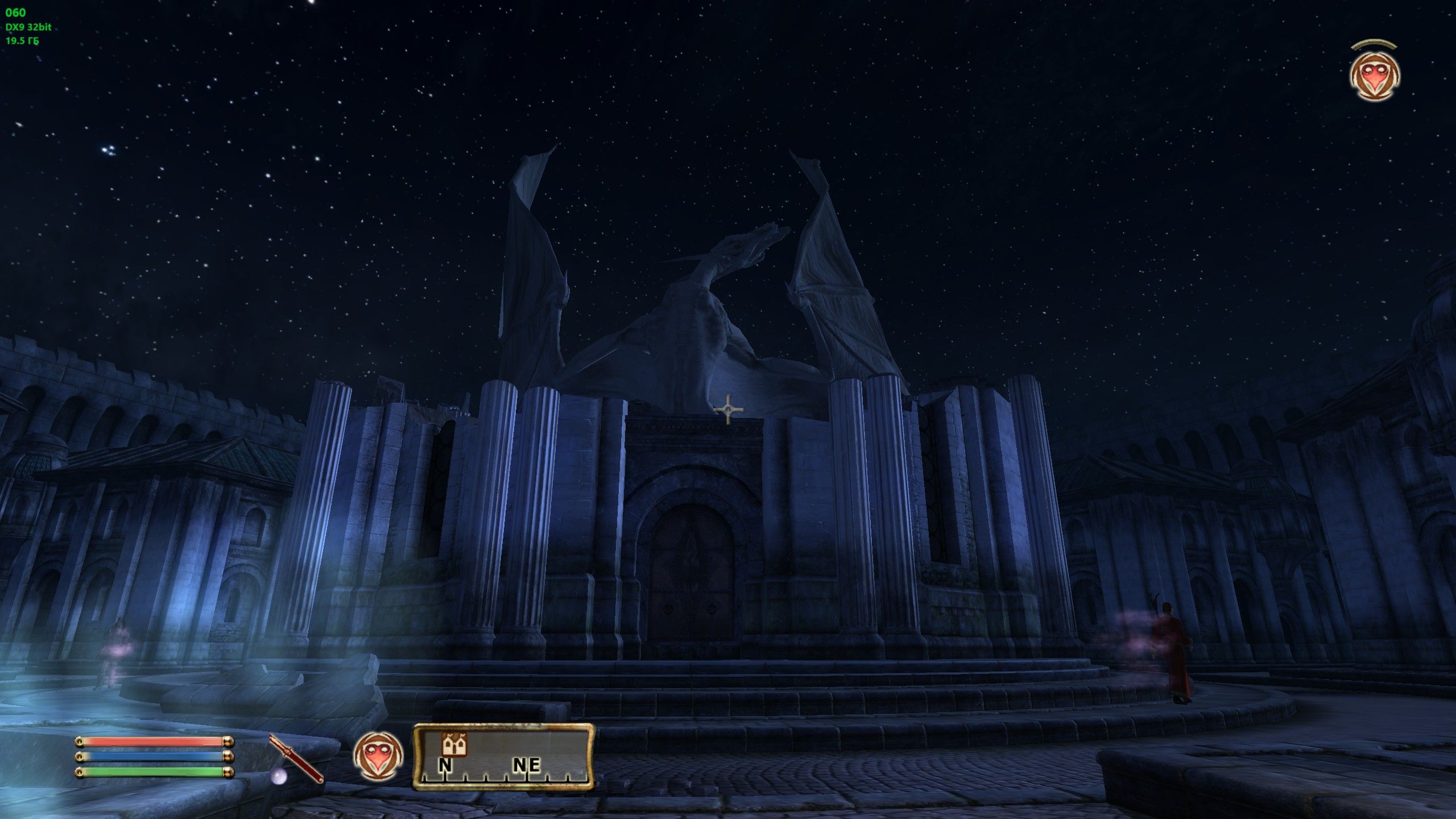
Task: Toggle the 19.5 ГБ memory readout
Action: point(22,41)
